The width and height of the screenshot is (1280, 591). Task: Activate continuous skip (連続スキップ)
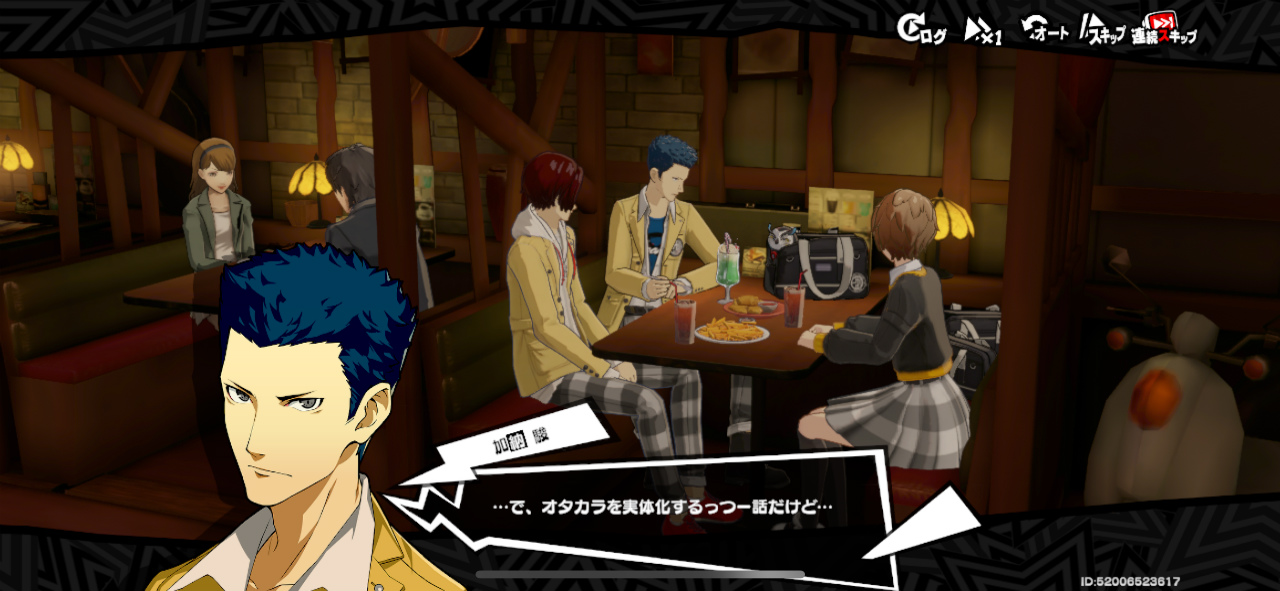click(1164, 30)
